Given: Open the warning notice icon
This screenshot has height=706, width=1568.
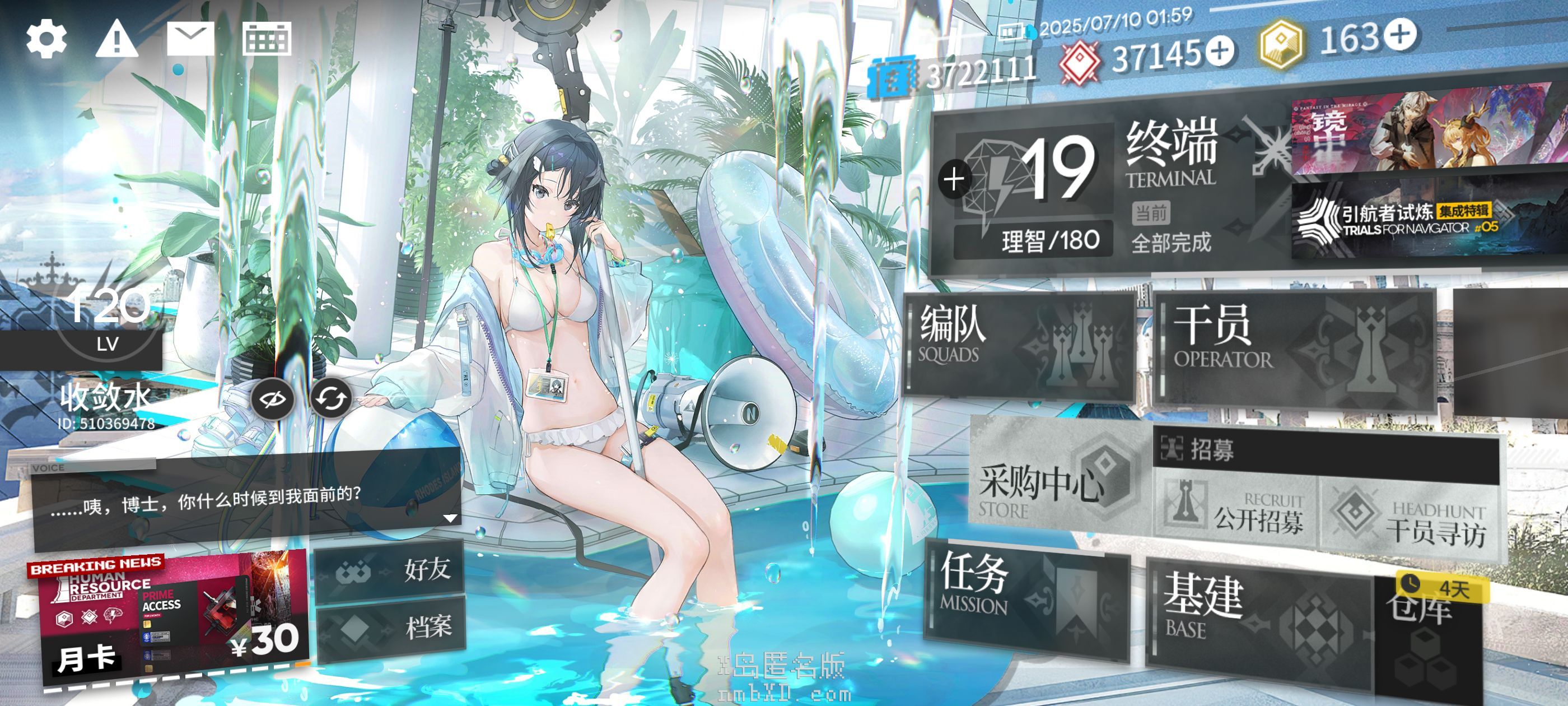Looking at the screenshot, I should point(117,39).
